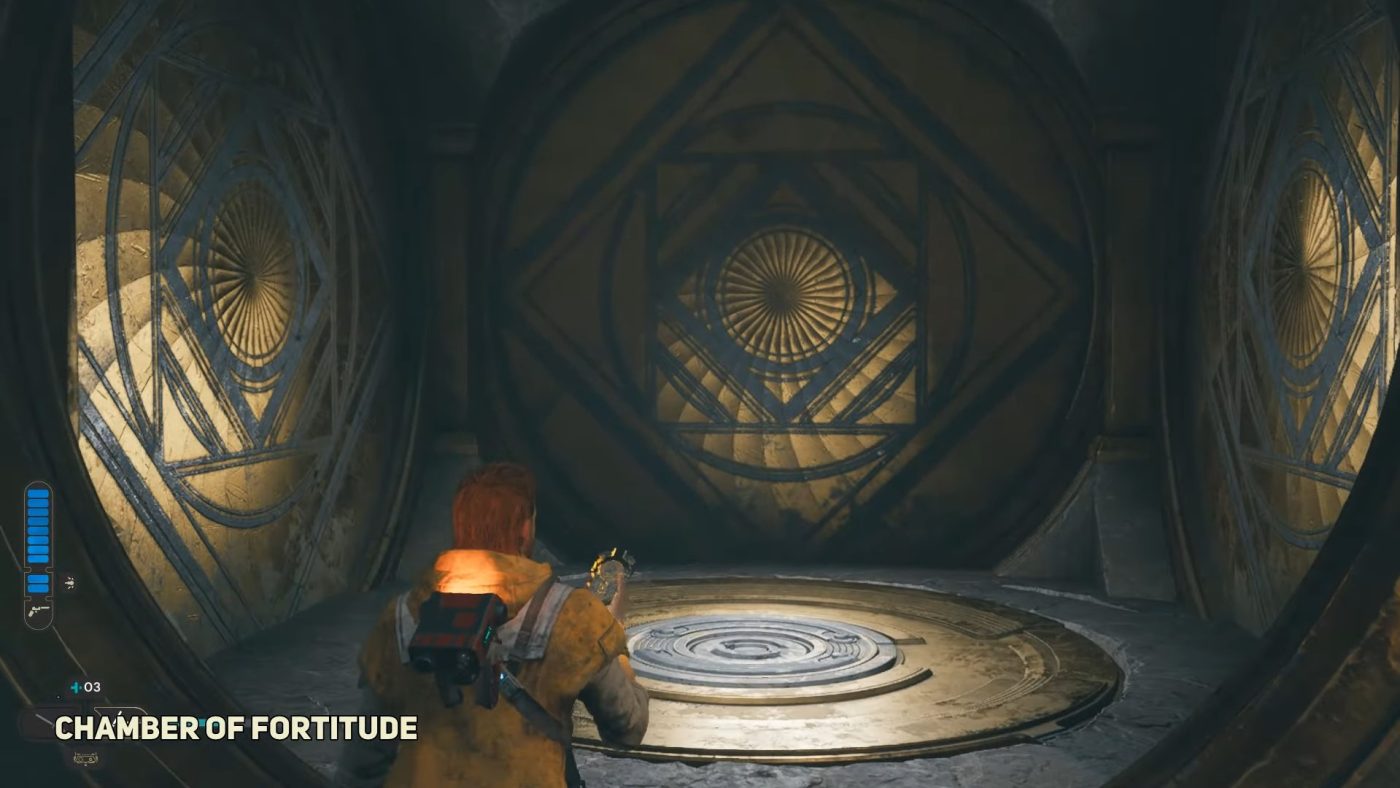Click the BD-1 droid icon
This screenshot has width=1400, height=788.
click(85, 758)
